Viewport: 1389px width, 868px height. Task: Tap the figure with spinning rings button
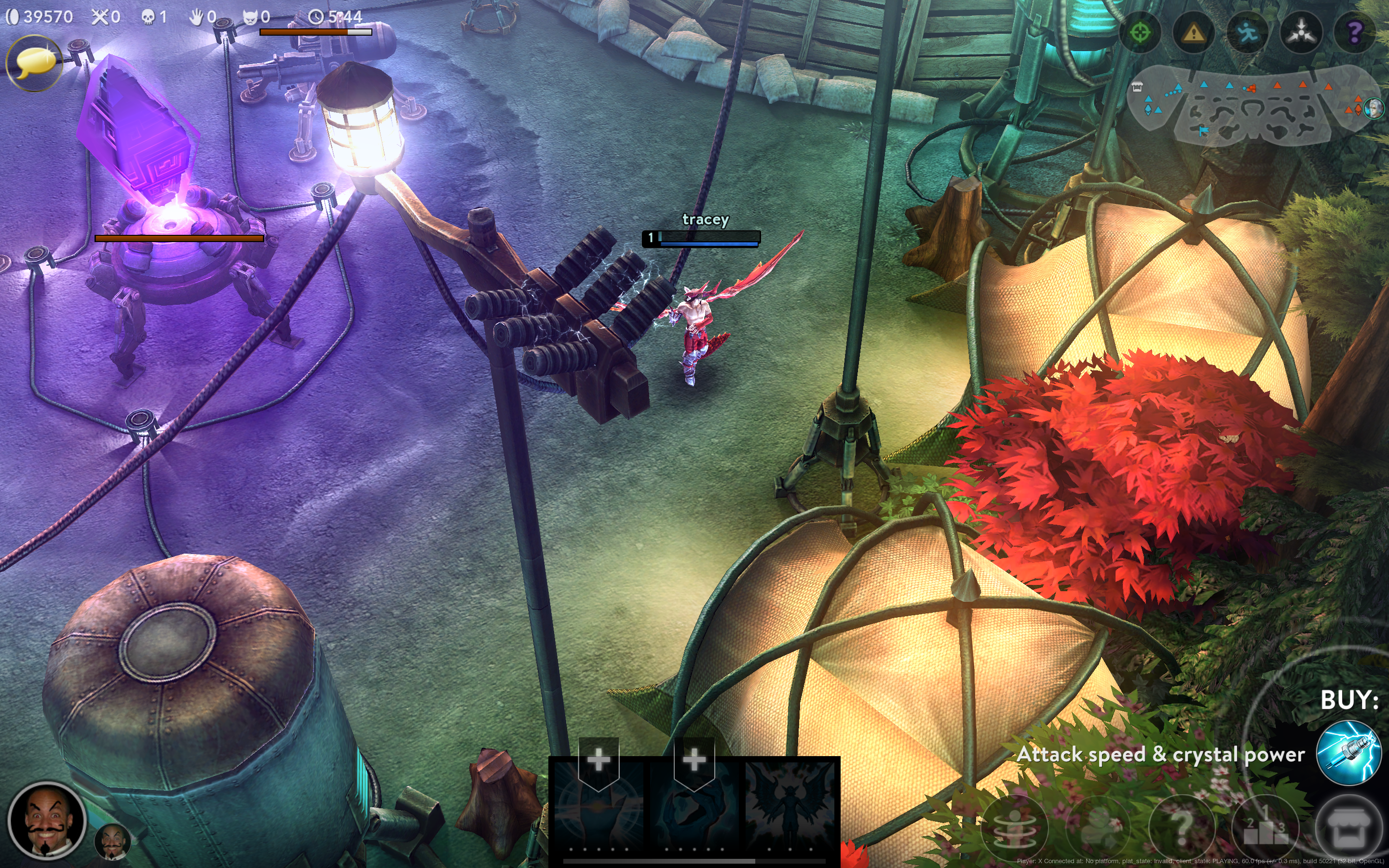click(1015, 827)
